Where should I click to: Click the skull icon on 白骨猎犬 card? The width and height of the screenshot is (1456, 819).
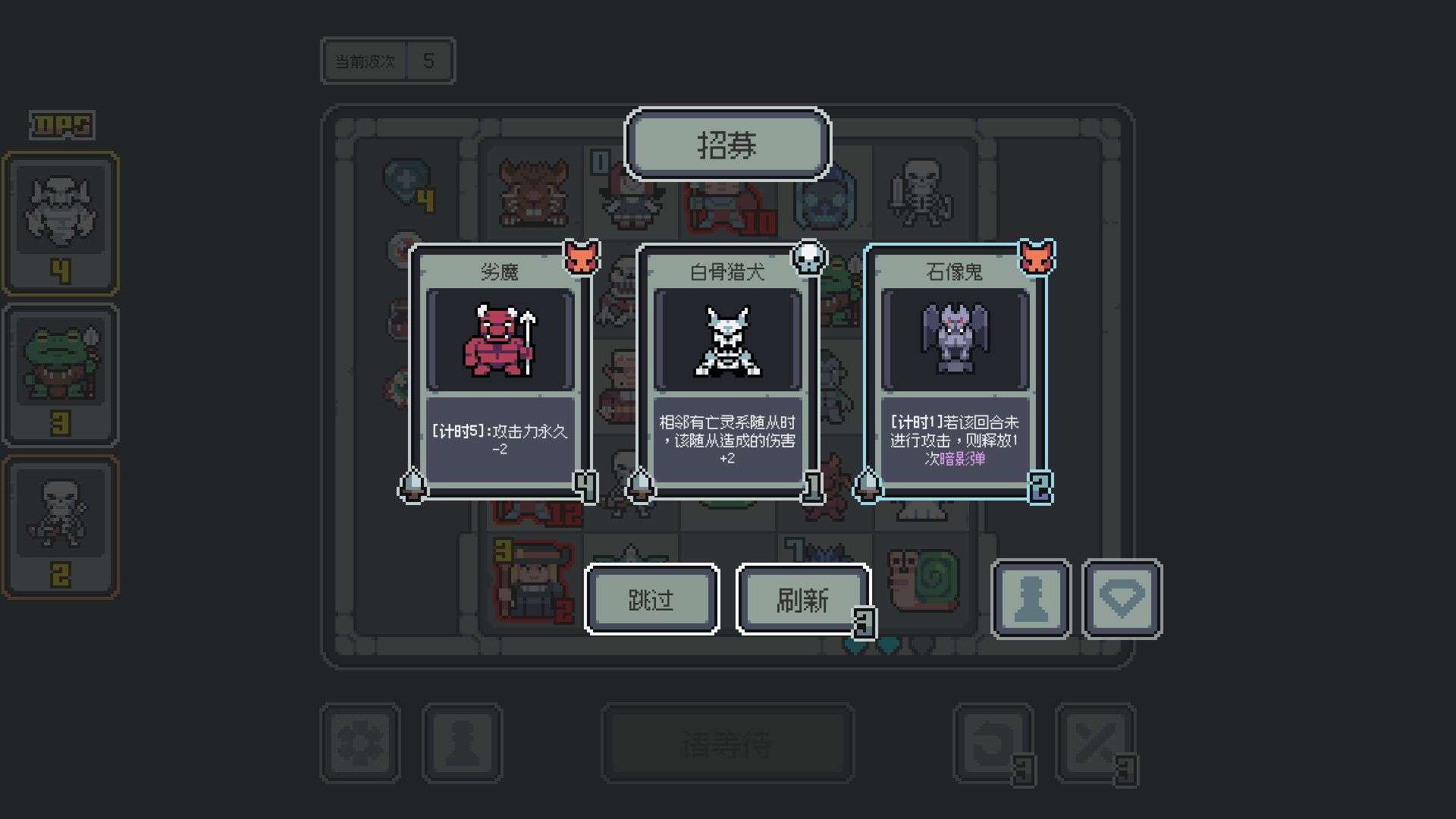(x=808, y=259)
